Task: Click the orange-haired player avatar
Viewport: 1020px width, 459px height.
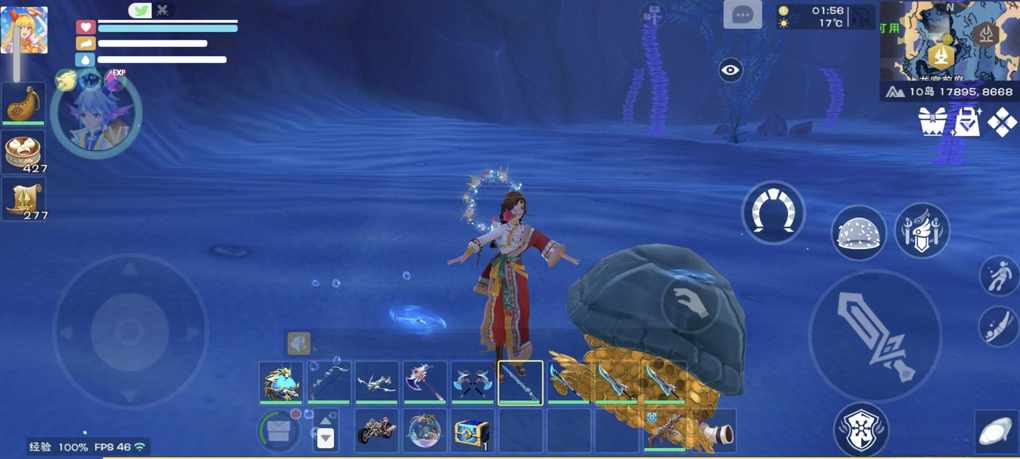Action: 23,29
